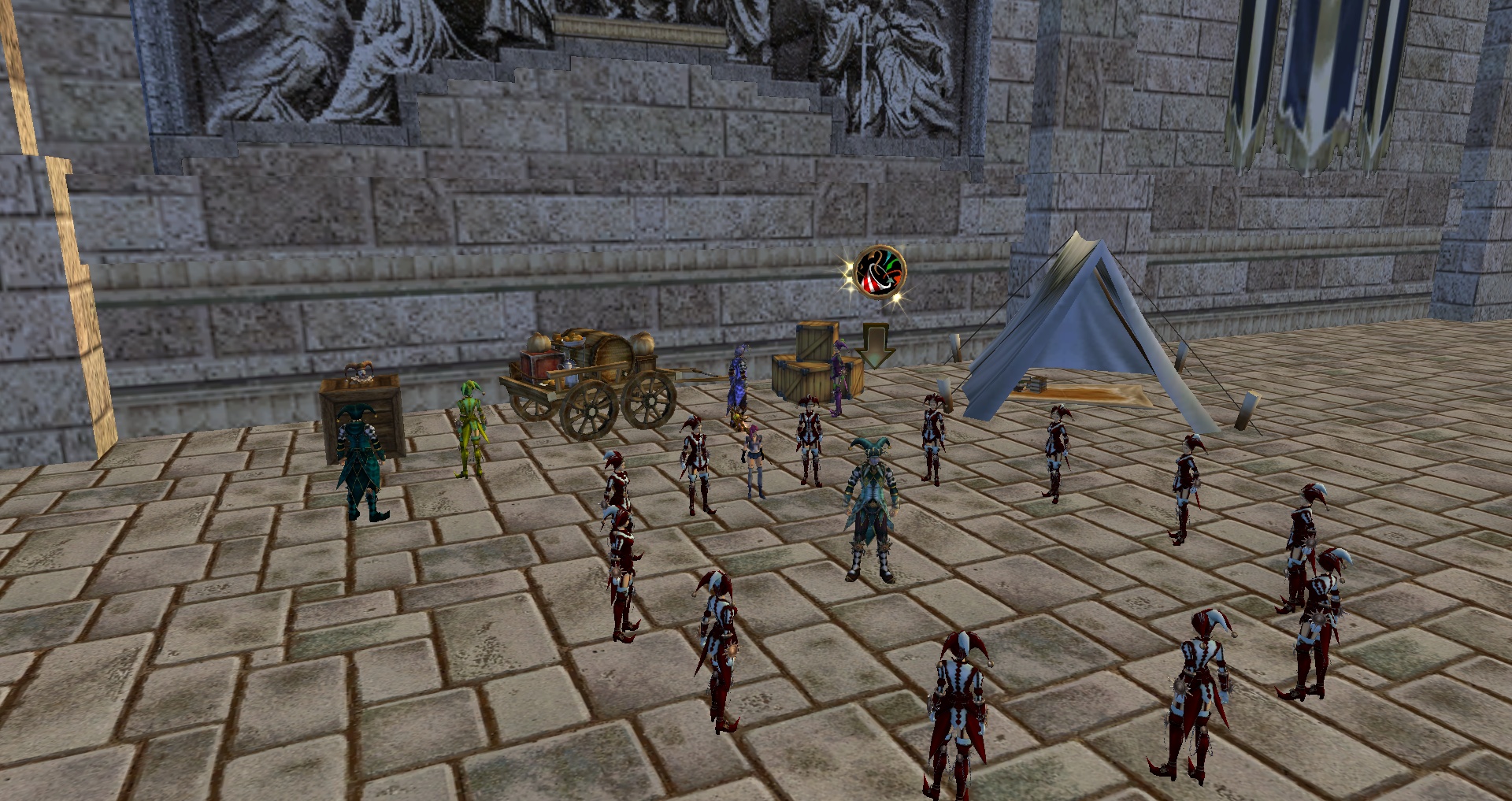Click the jester hat event marker icon
This screenshot has width=1512, height=801.
880,272
